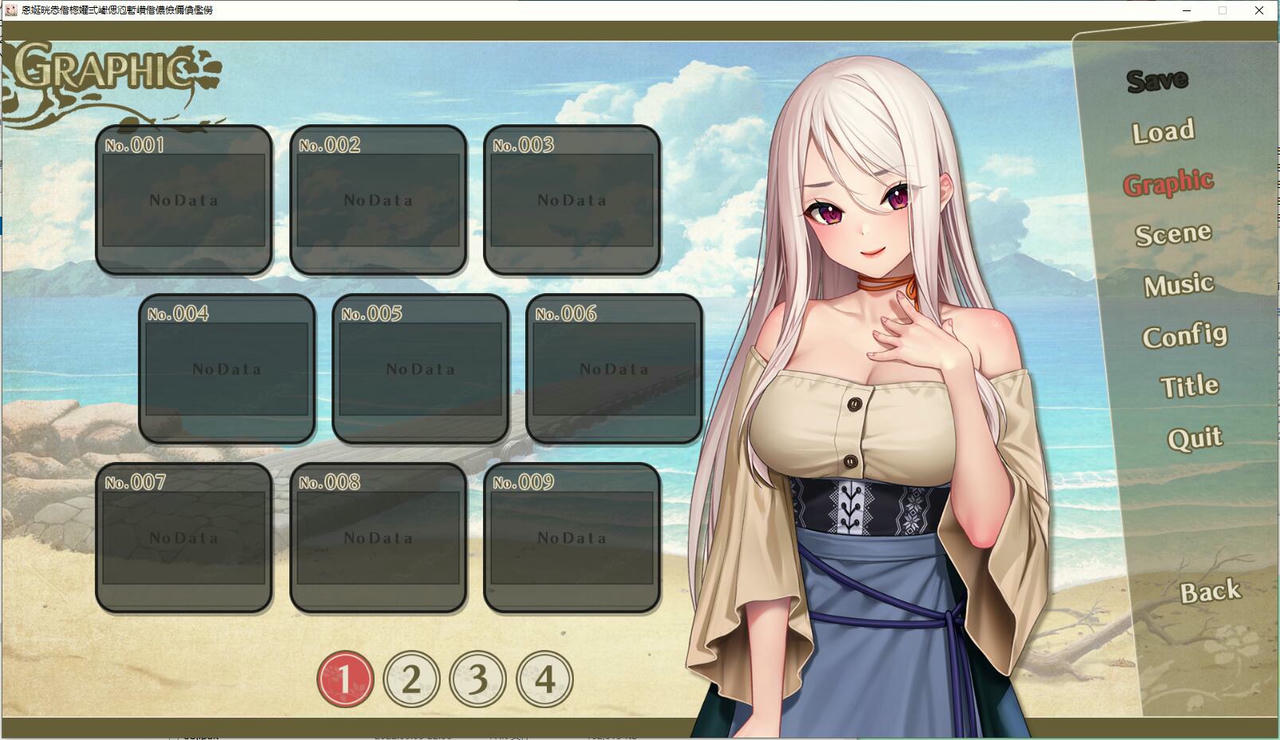Choose Quit from the side menu
Screen dimensions: 1280x740
tap(1195, 438)
